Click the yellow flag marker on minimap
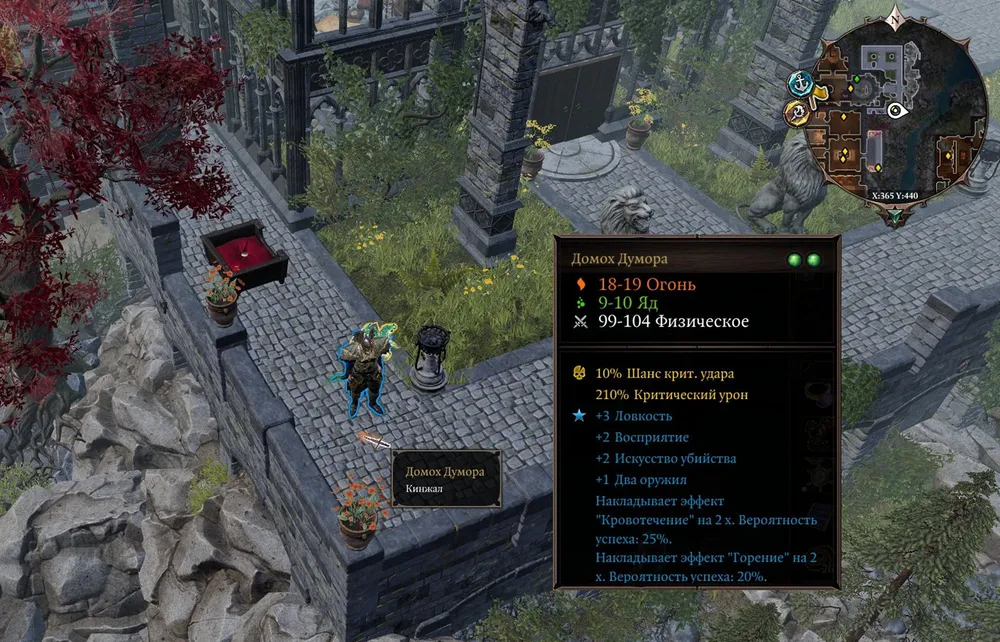Screen dimensions: 1000x642 point(819,94)
